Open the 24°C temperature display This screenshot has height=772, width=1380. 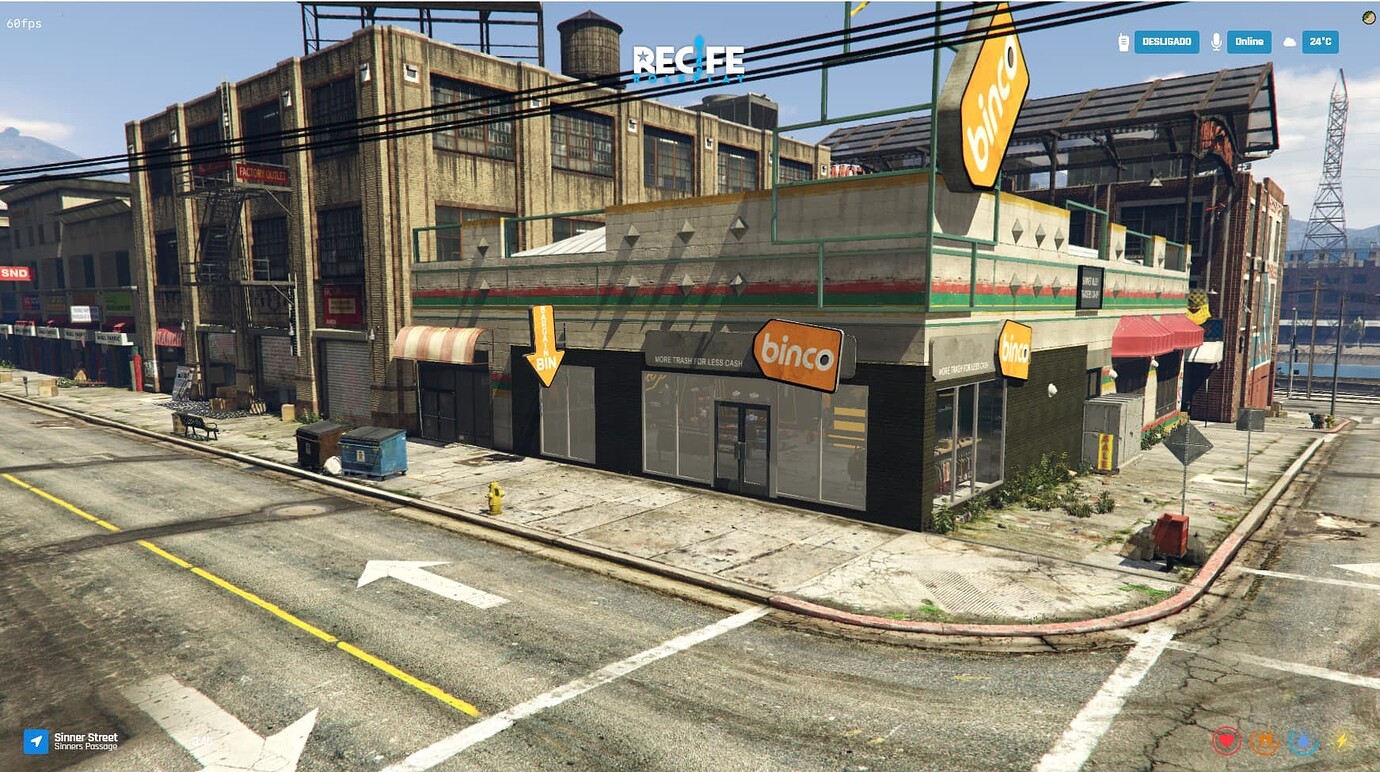pos(1321,42)
